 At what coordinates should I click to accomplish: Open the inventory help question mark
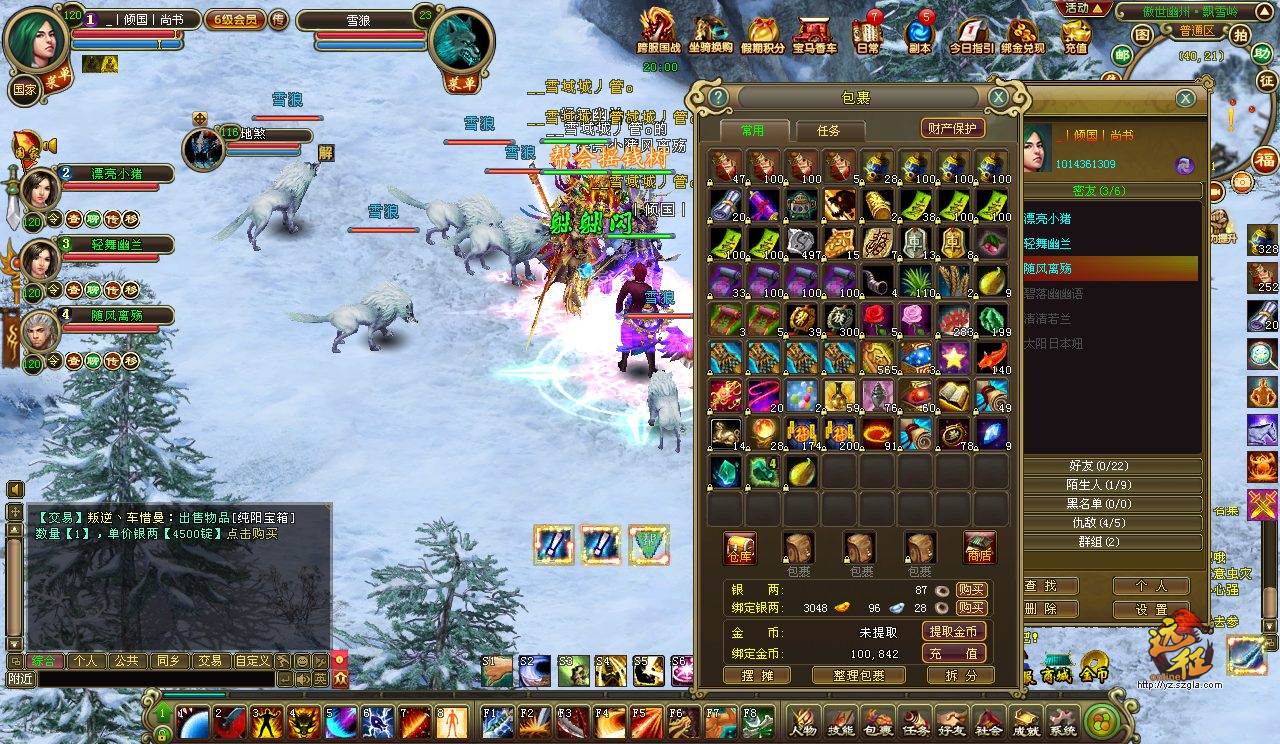tap(718, 97)
